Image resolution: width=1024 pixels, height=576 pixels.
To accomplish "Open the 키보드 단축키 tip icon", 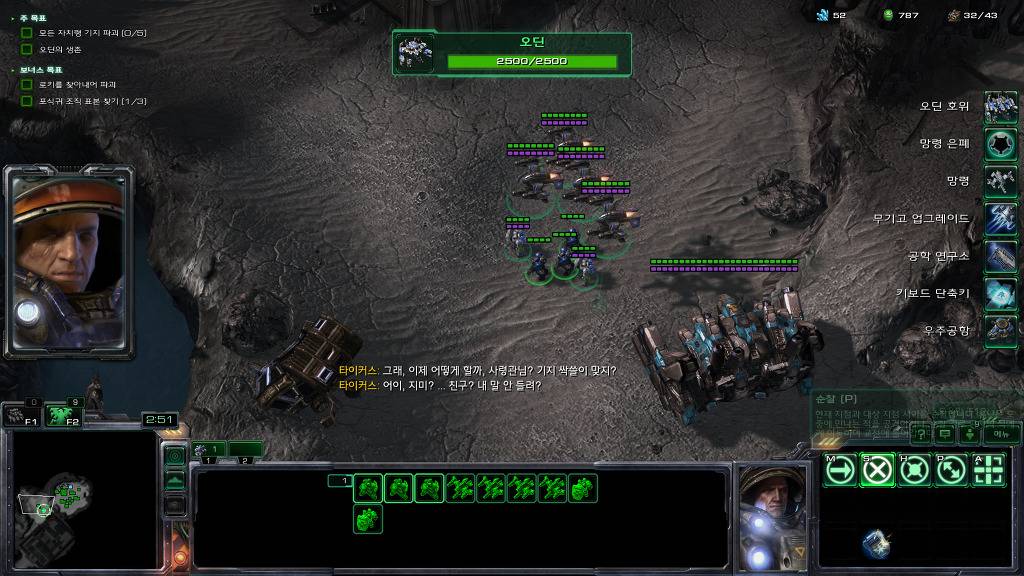I will tap(1000, 293).
